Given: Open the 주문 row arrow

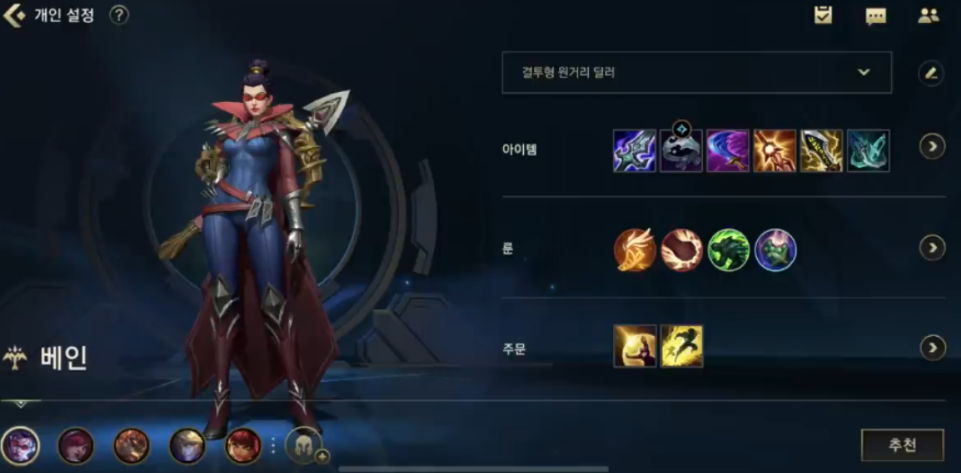Looking at the screenshot, I should click(x=932, y=347).
